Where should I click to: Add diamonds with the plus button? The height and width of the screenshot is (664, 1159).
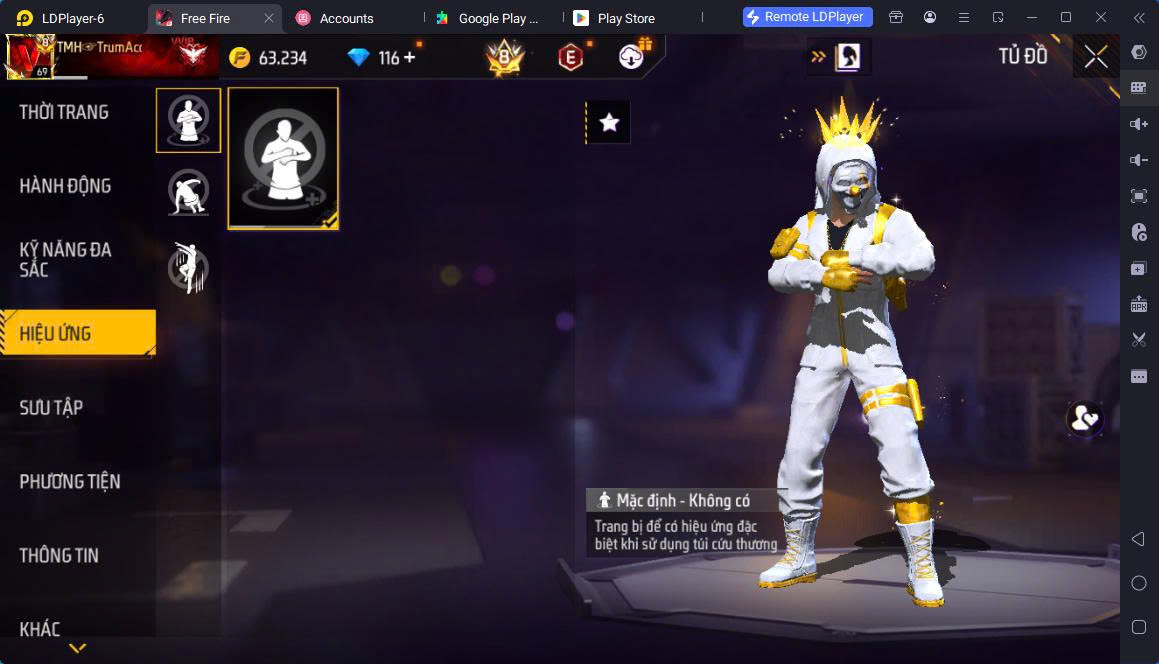point(409,58)
